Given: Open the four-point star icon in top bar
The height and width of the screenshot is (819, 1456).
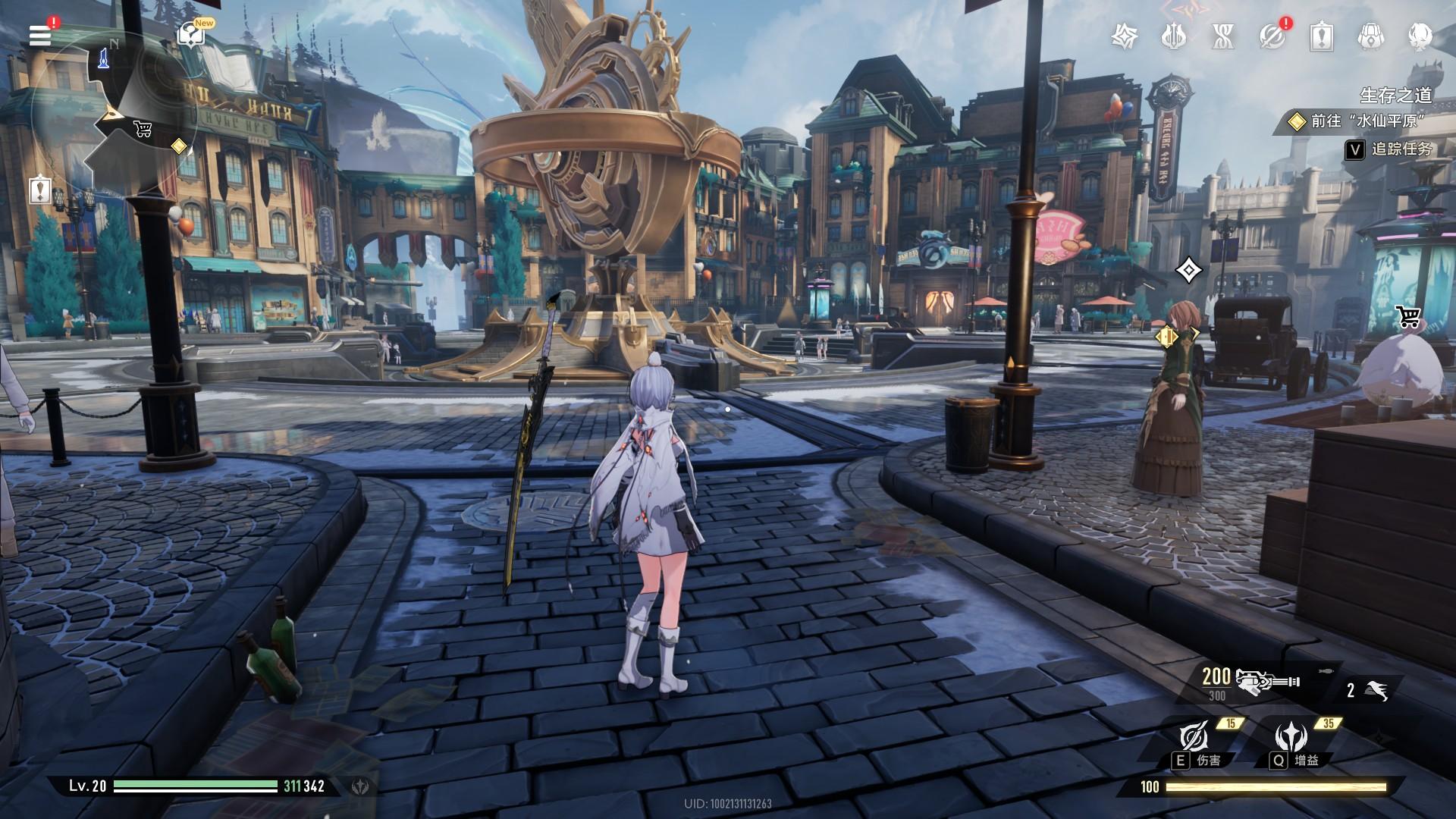Looking at the screenshot, I should (1124, 36).
